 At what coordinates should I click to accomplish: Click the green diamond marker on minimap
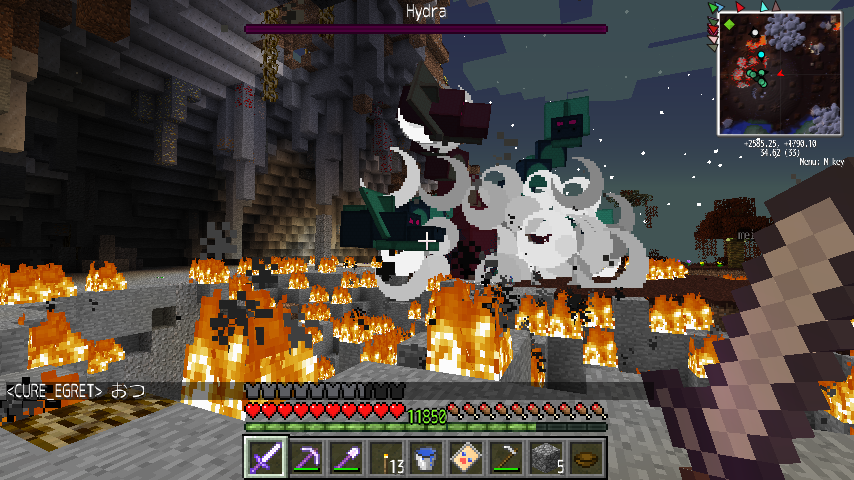[x=730, y=23]
